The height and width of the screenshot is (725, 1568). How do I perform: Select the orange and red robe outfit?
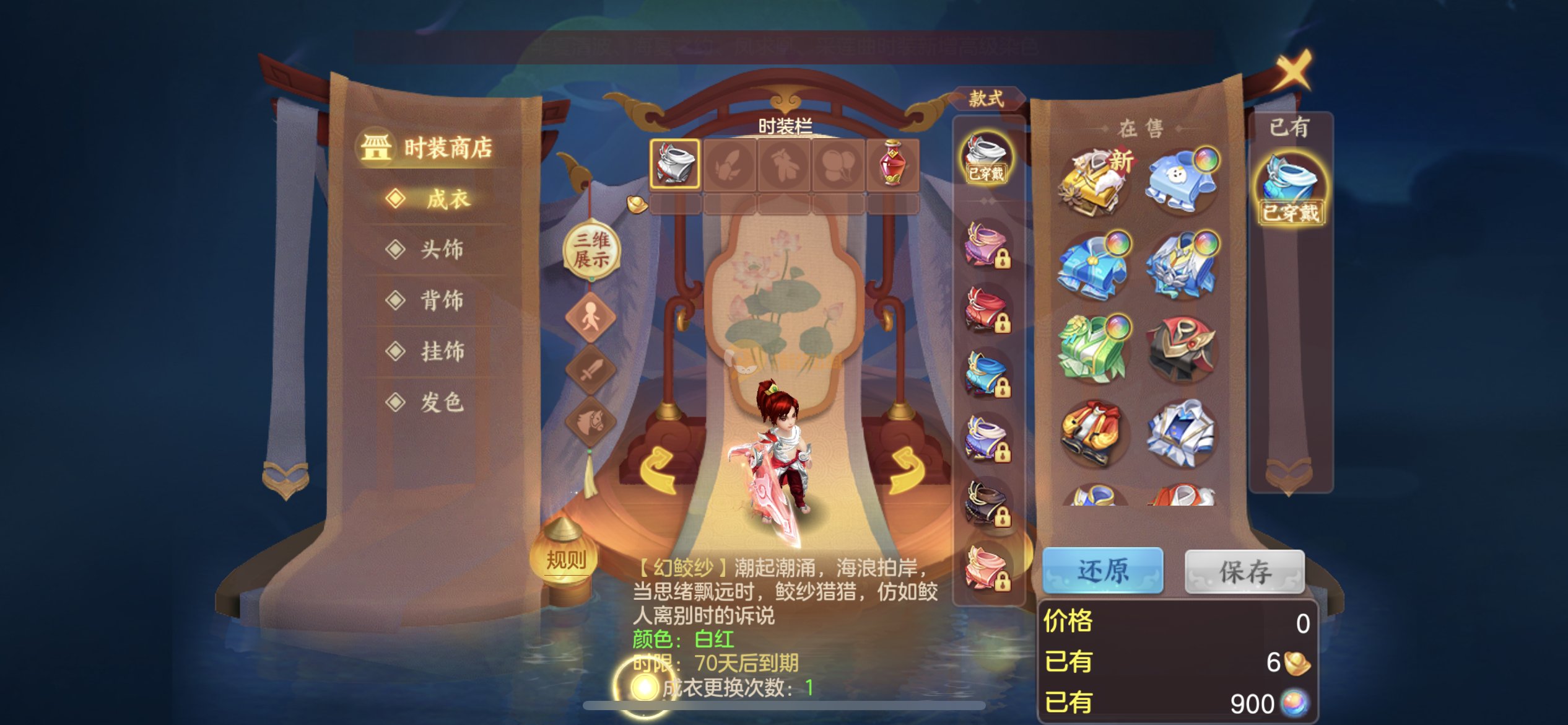[x=1095, y=433]
